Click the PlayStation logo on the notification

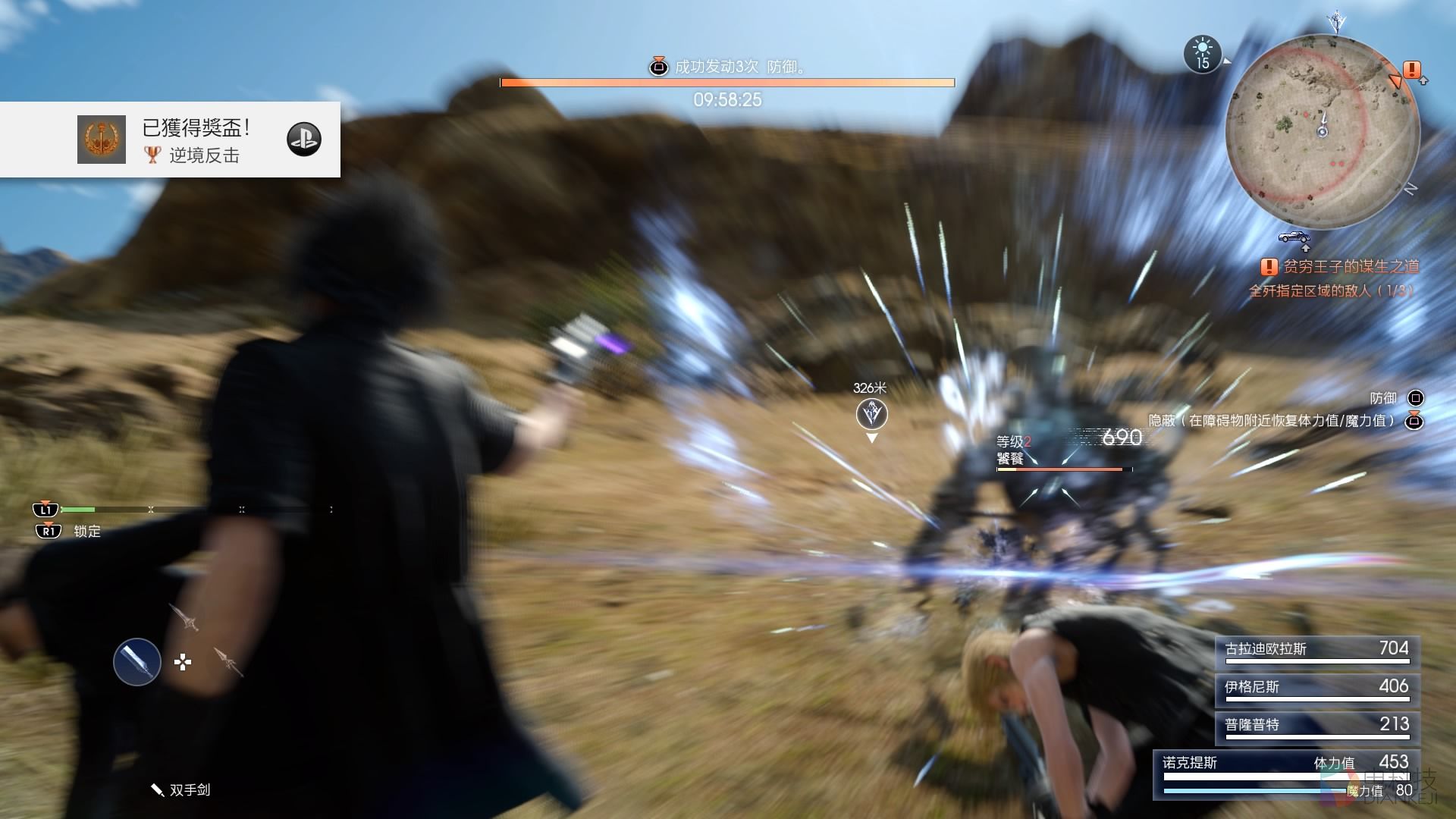click(304, 140)
